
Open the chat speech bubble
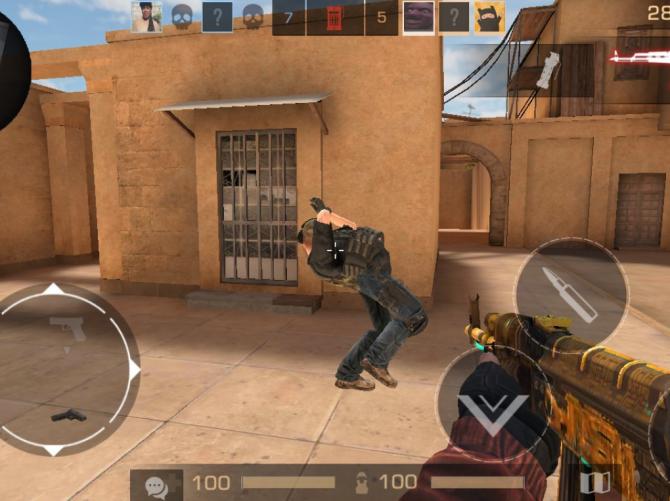[156, 484]
